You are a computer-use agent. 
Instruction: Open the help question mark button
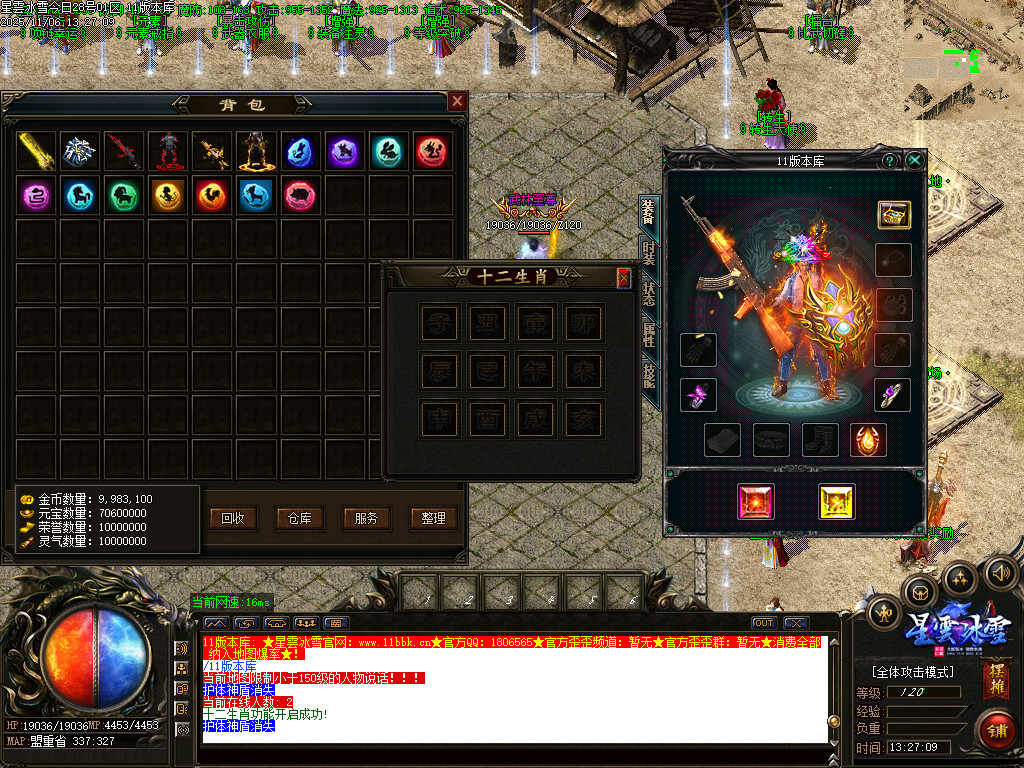point(889,160)
